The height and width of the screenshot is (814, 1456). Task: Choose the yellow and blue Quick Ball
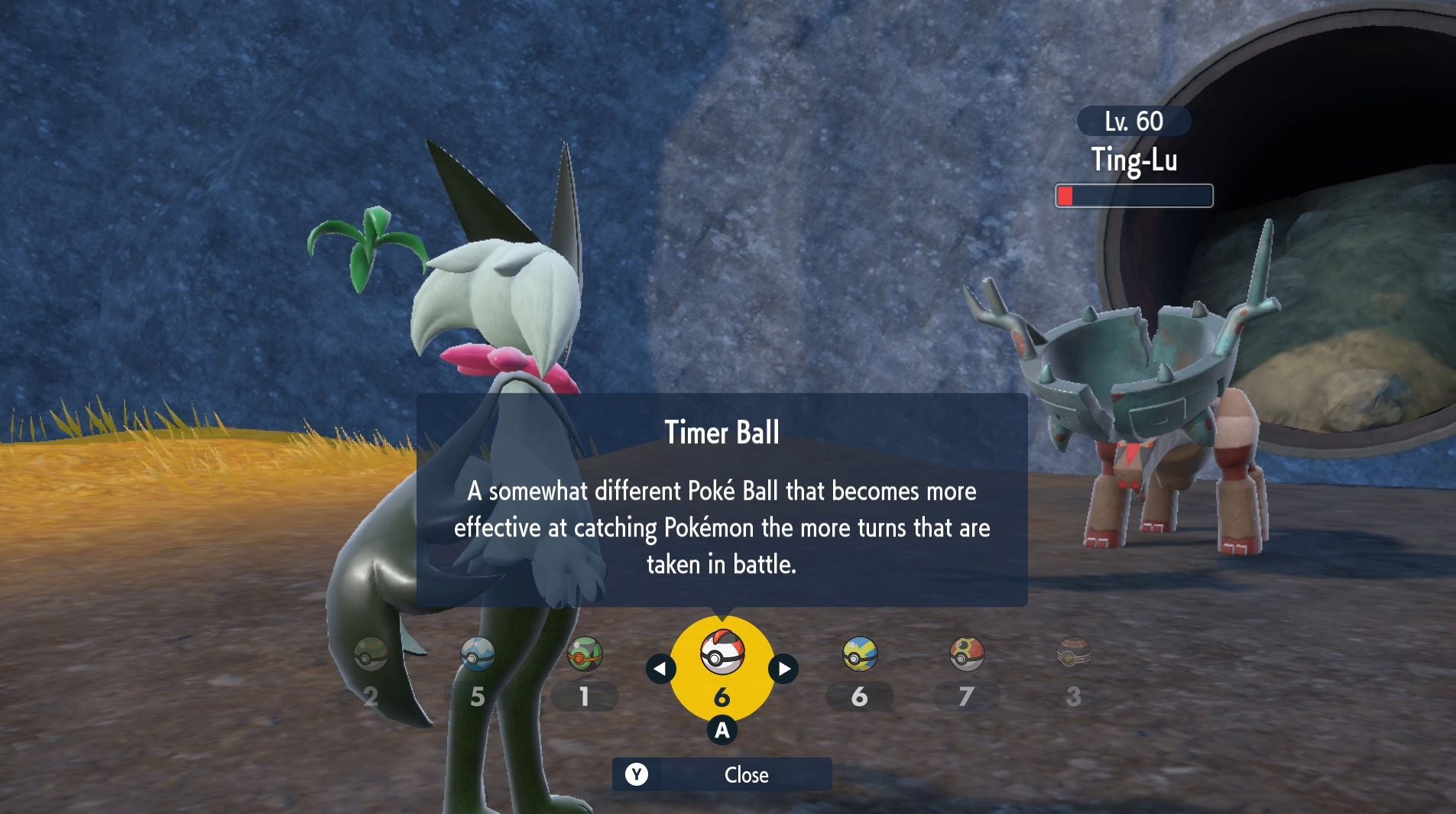tap(859, 655)
